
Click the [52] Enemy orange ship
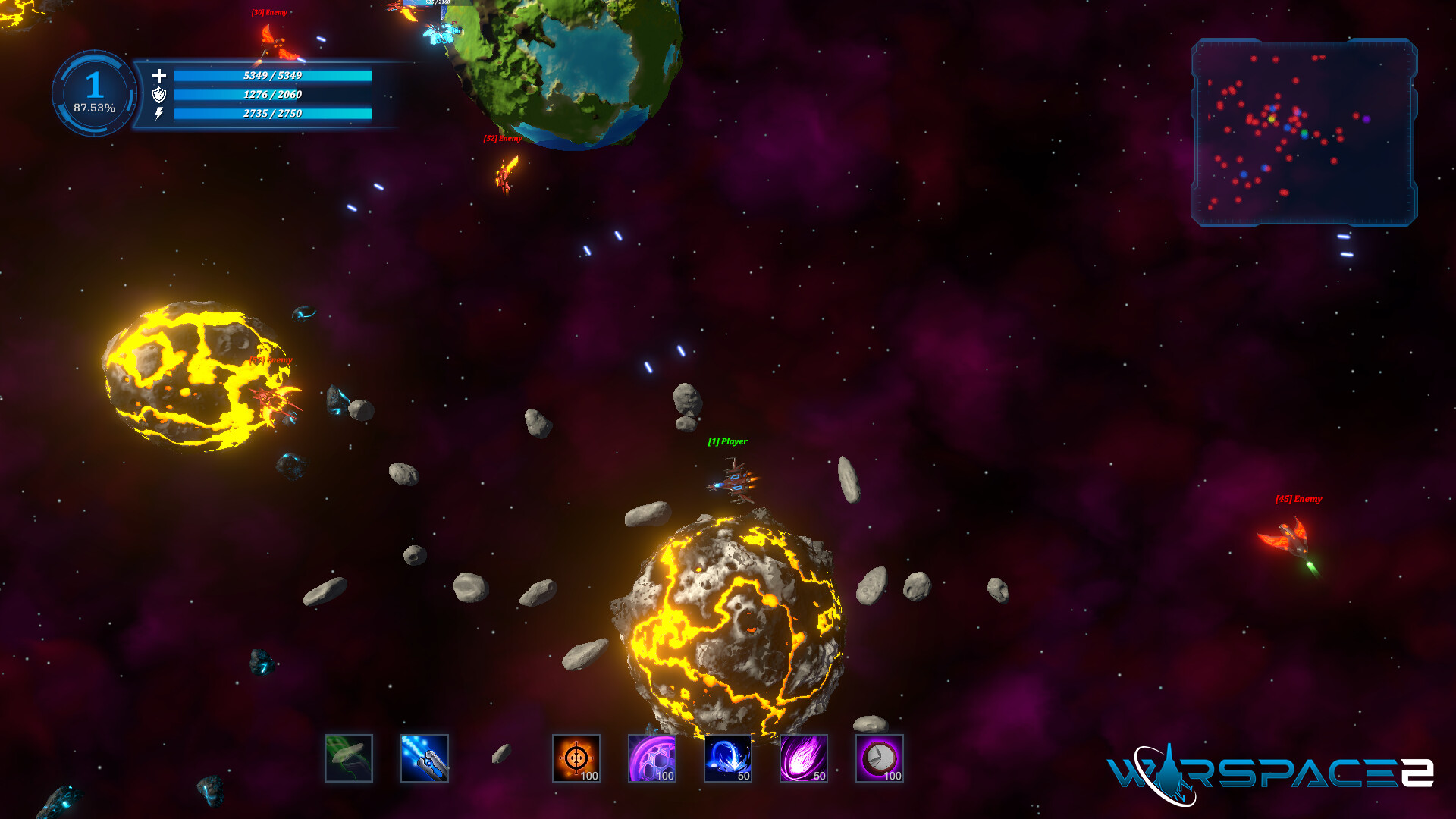tap(507, 171)
